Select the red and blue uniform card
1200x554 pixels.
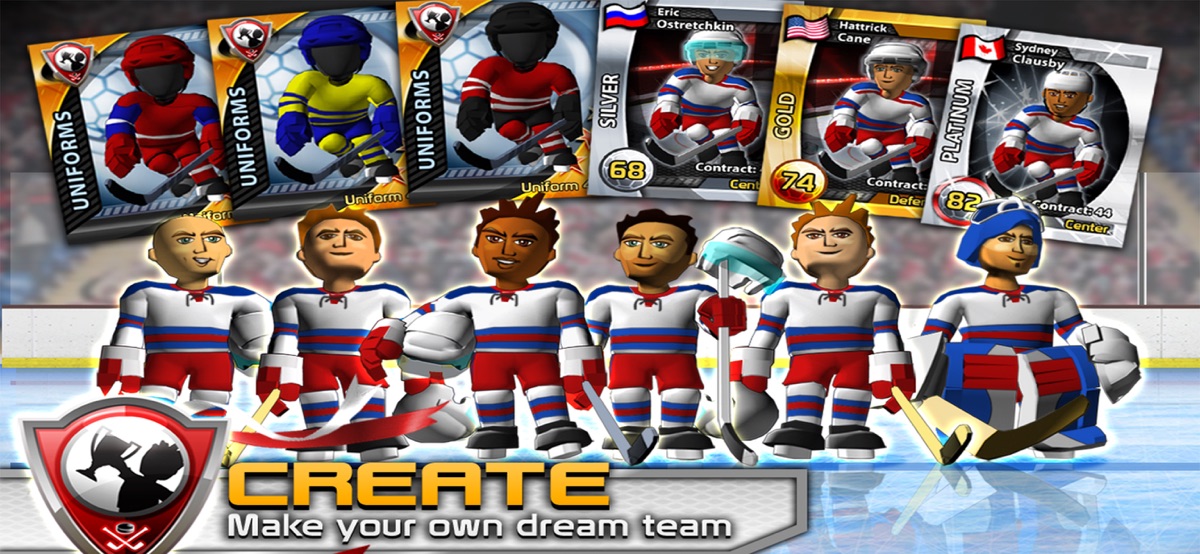[130, 120]
